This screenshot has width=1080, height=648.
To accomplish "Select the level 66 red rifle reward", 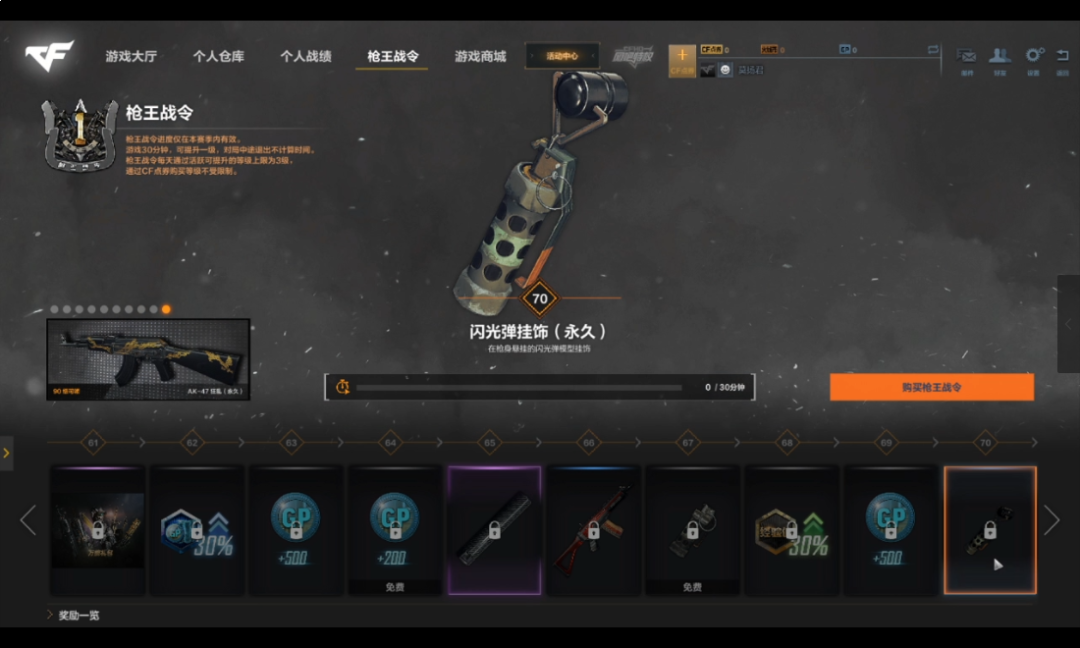I will pyautogui.click(x=593, y=529).
